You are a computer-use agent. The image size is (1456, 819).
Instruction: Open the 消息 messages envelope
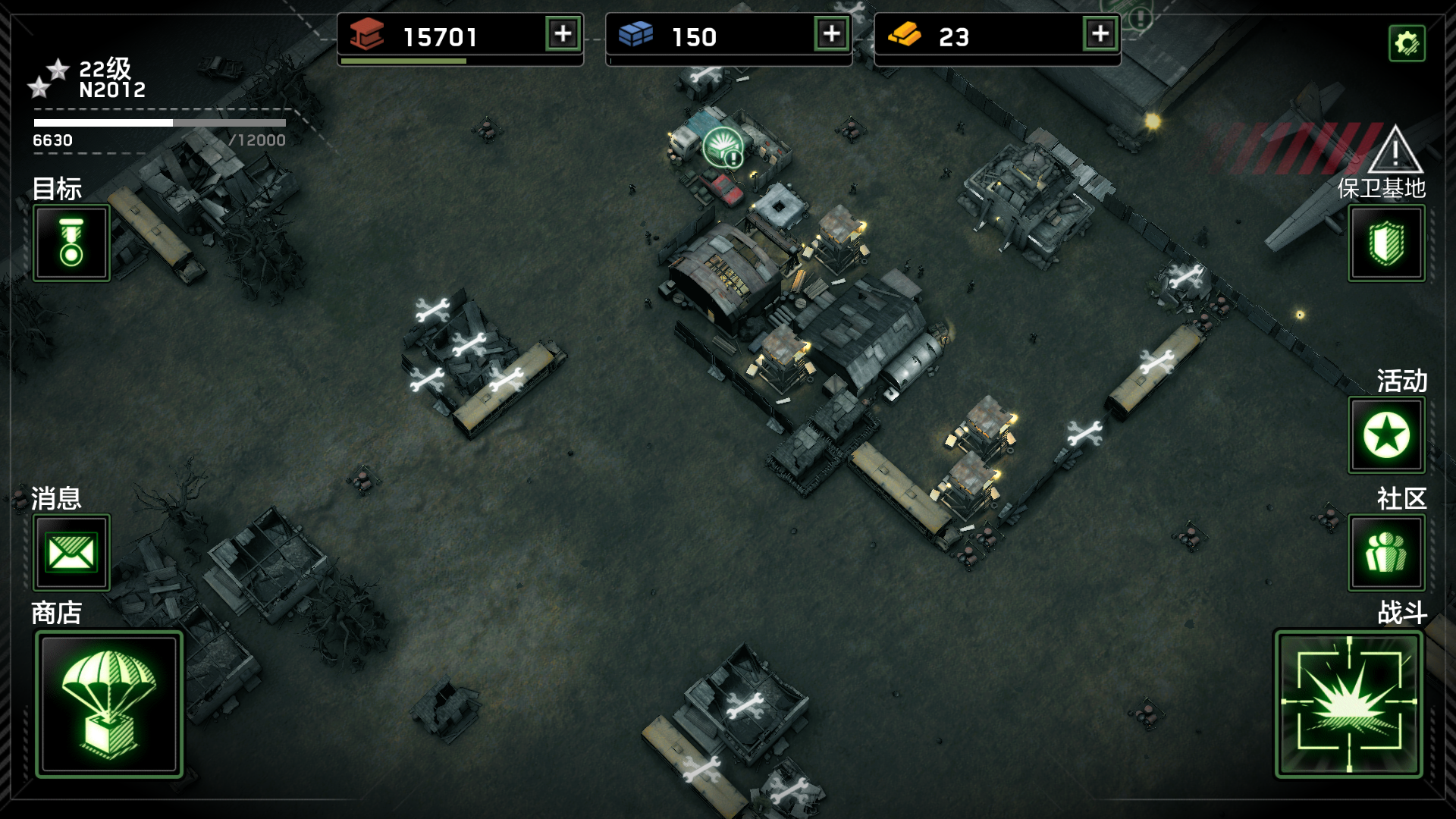[x=71, y=552]
